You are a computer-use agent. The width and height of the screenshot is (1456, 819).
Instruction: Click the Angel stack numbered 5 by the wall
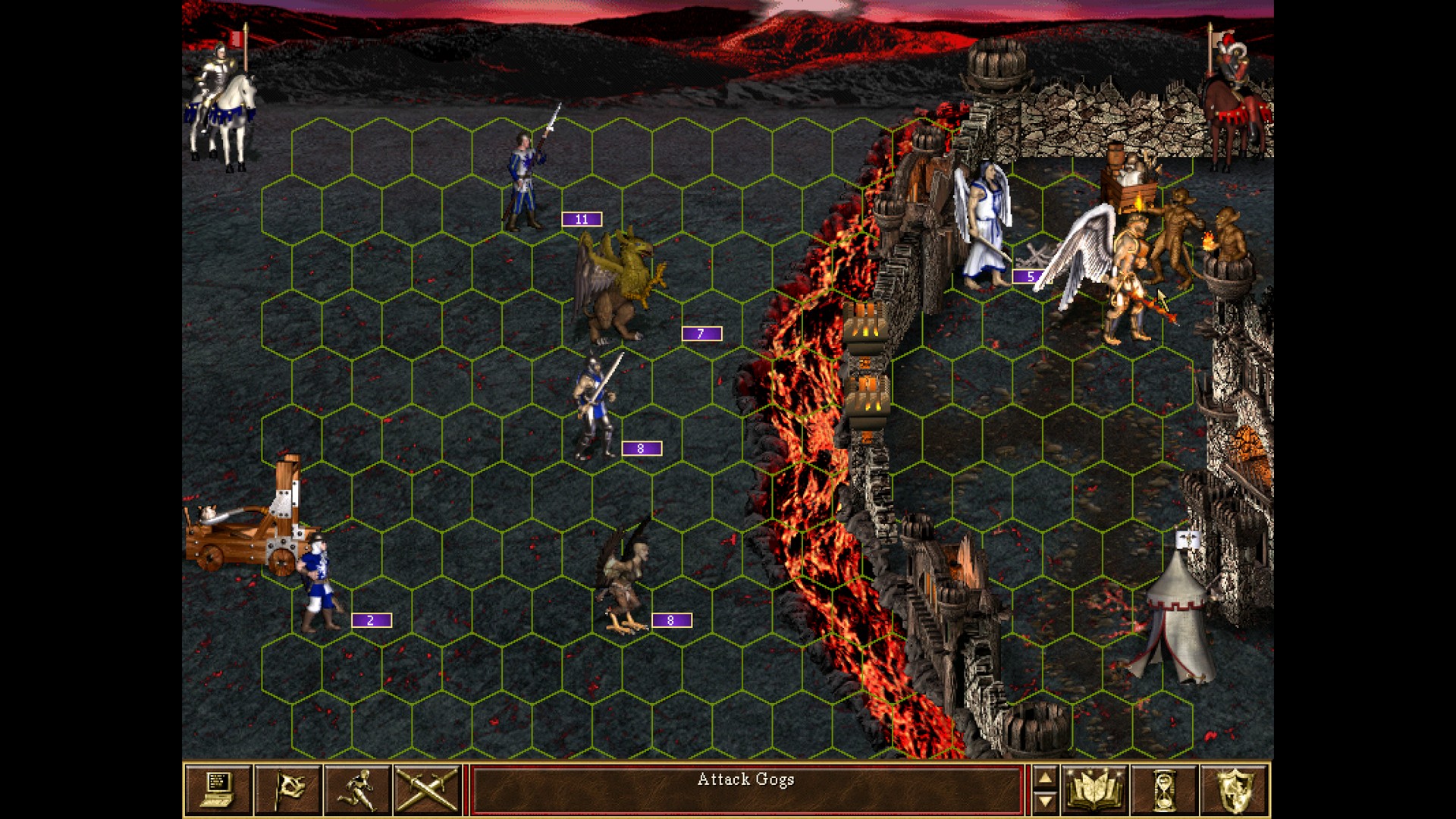986,220
